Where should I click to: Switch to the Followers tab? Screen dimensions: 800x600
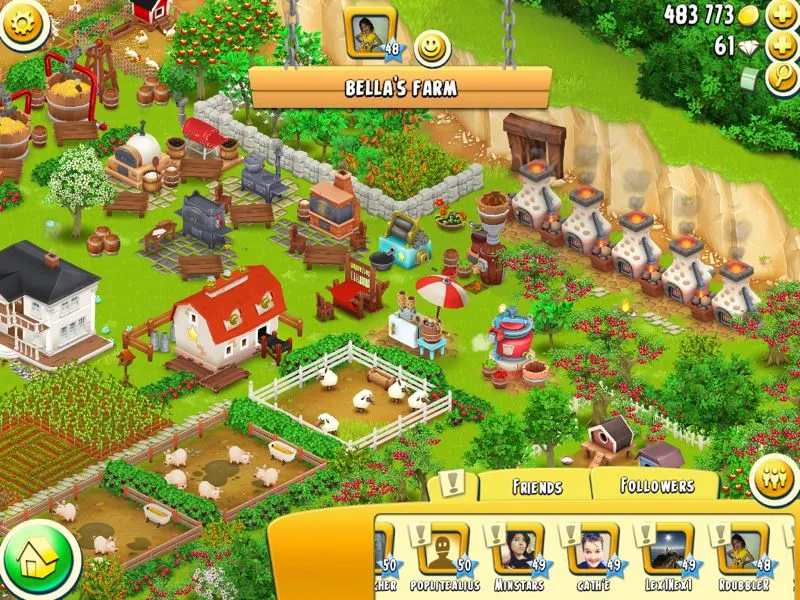click(x=657, y=486)
